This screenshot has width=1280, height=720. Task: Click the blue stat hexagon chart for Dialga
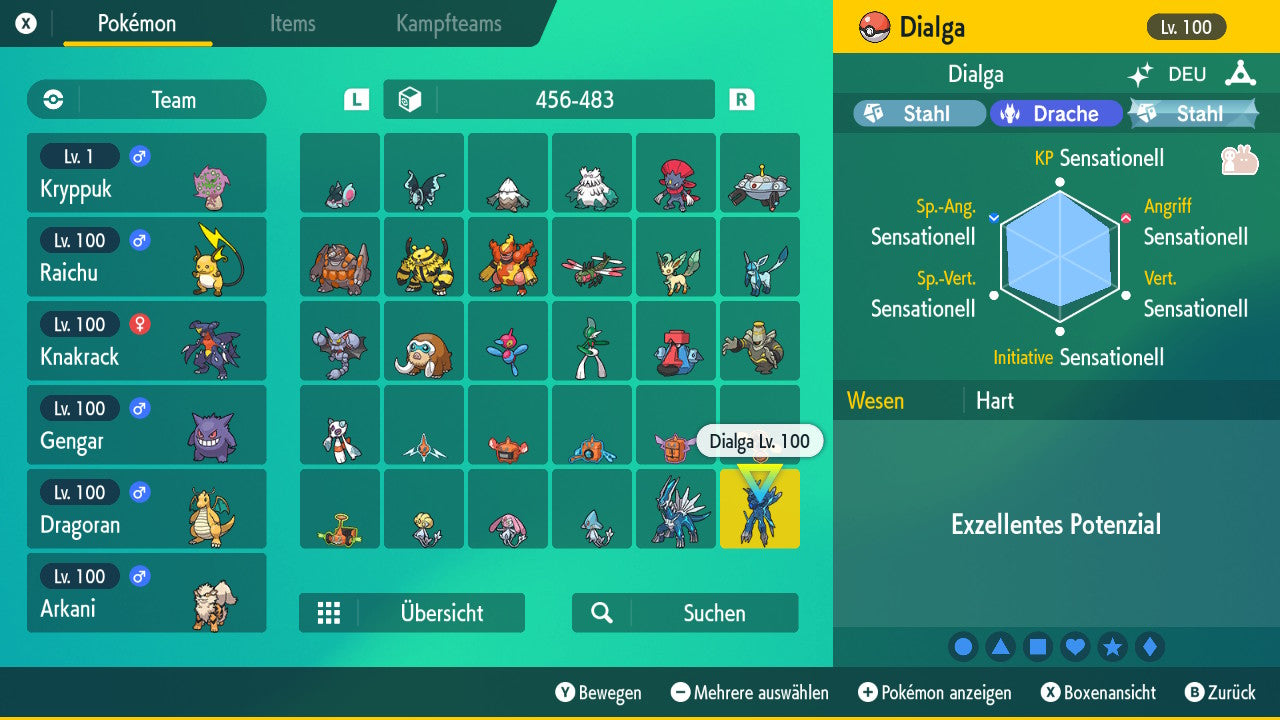tap(1058, 255)
